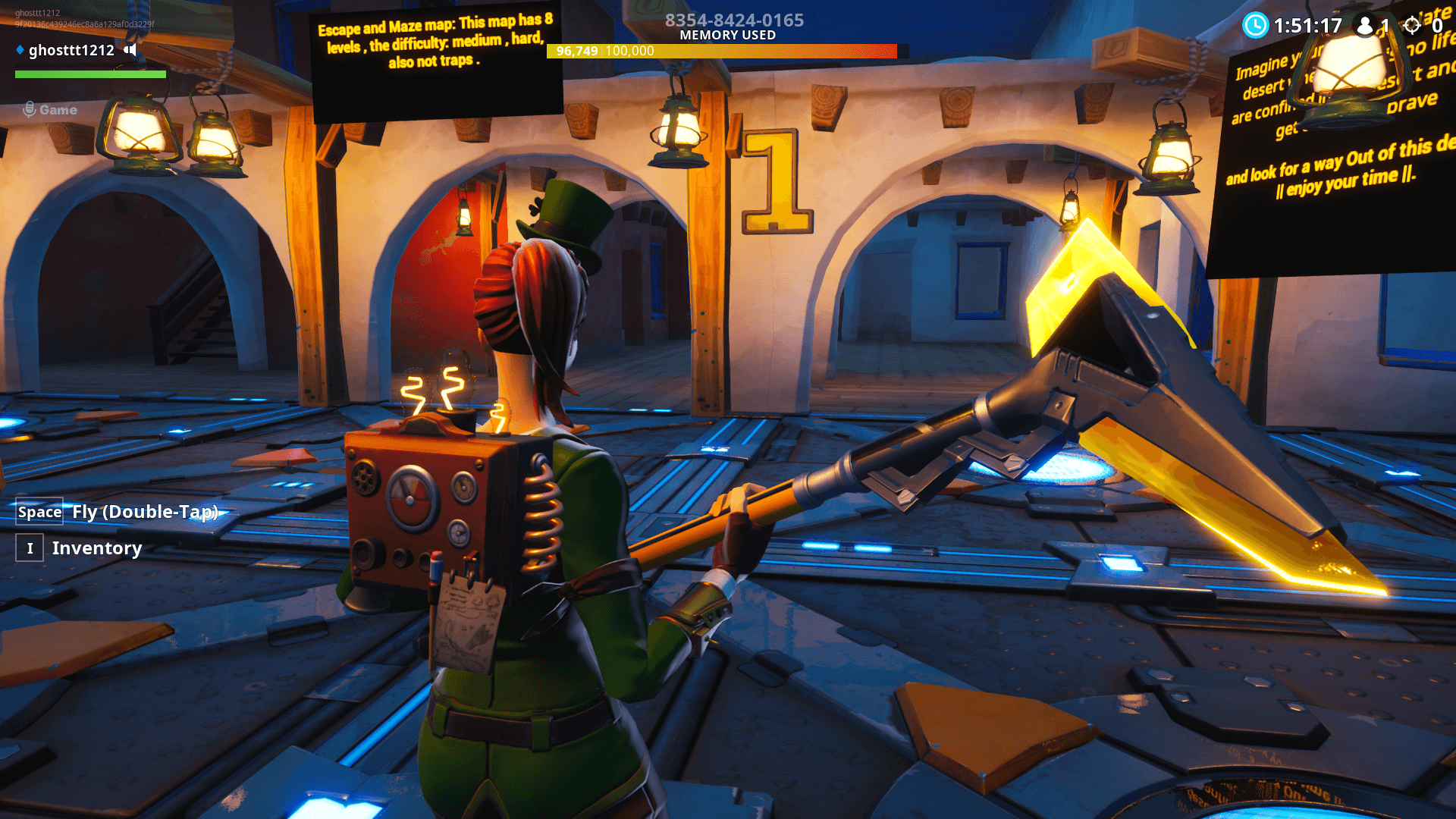The height and width of the screenshot is (819, 1456).
Task: Click the Space key Fly hint icon
Action: [39, 512]
